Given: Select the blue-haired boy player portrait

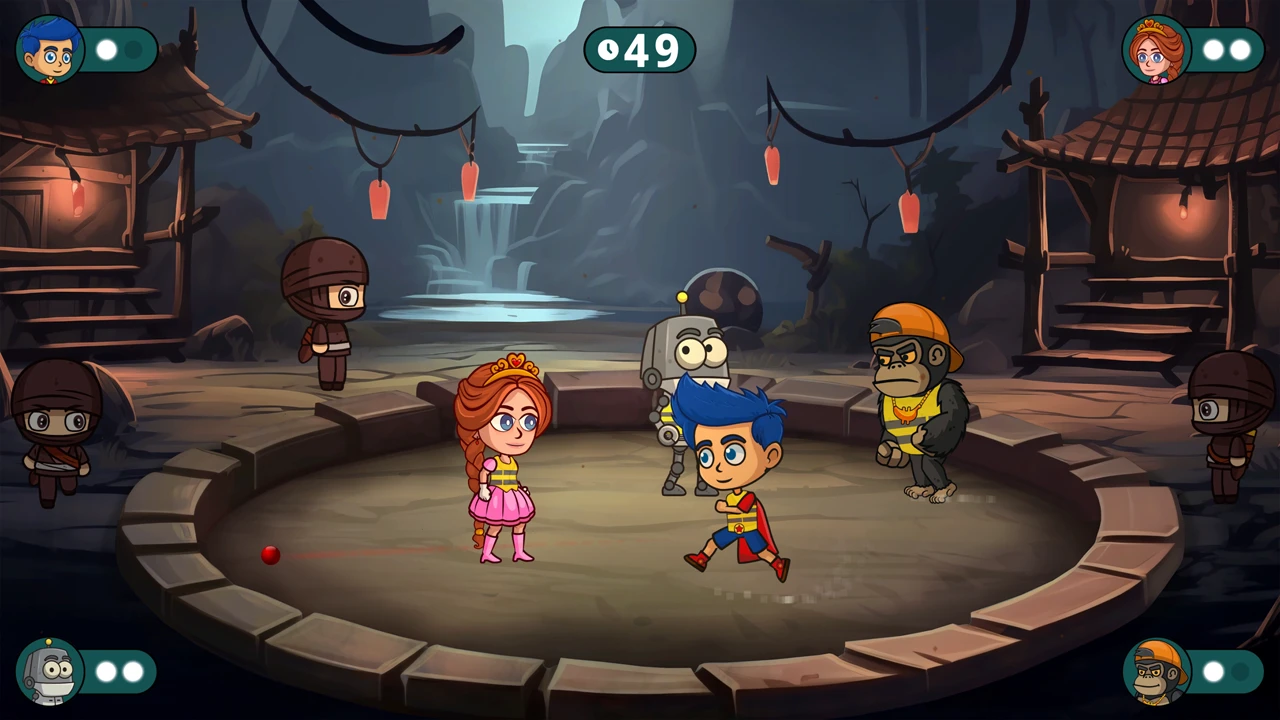Looking at the screenshot, I should pos(50,50).
